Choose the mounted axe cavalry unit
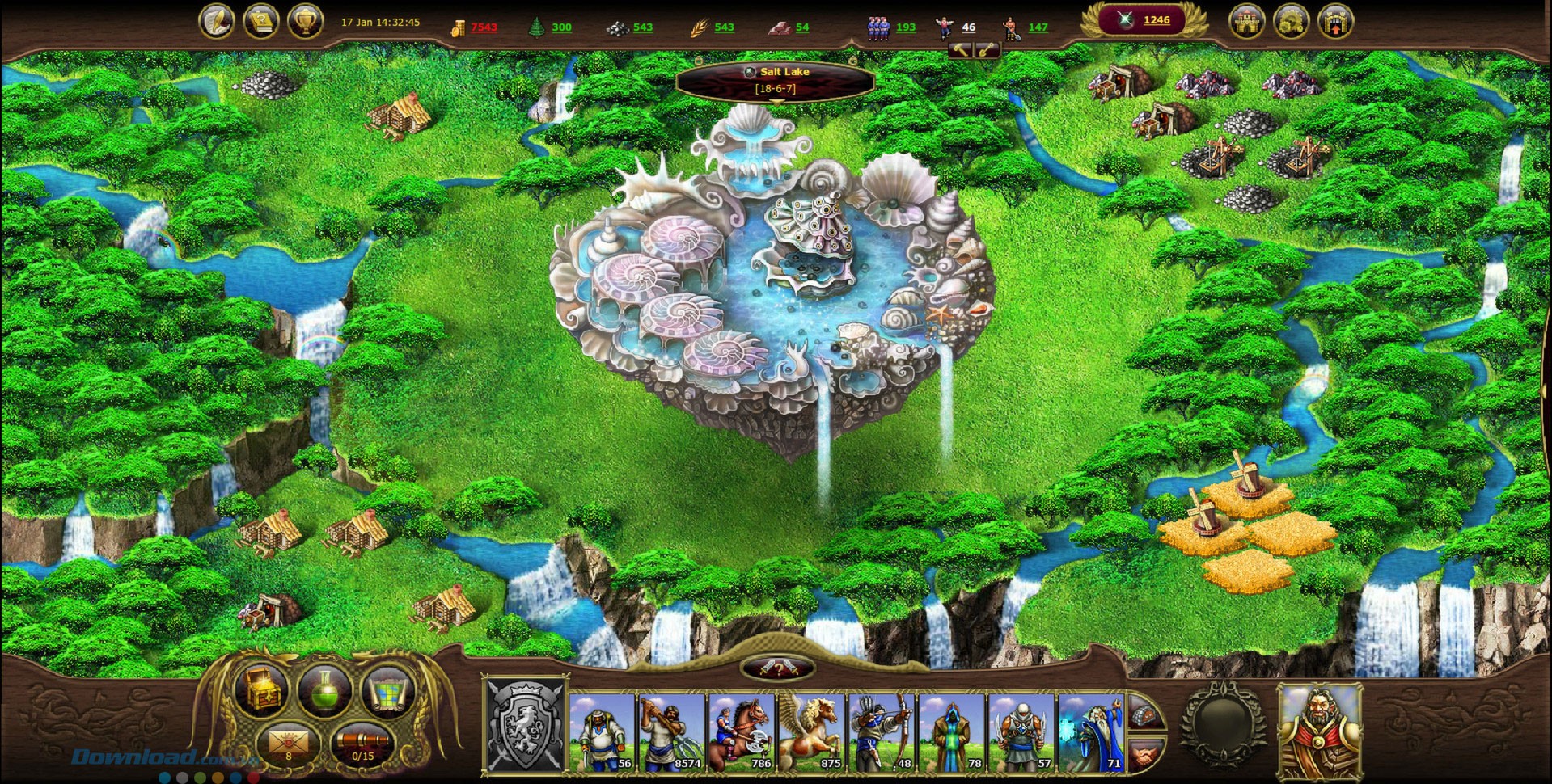 coord(741,731)
